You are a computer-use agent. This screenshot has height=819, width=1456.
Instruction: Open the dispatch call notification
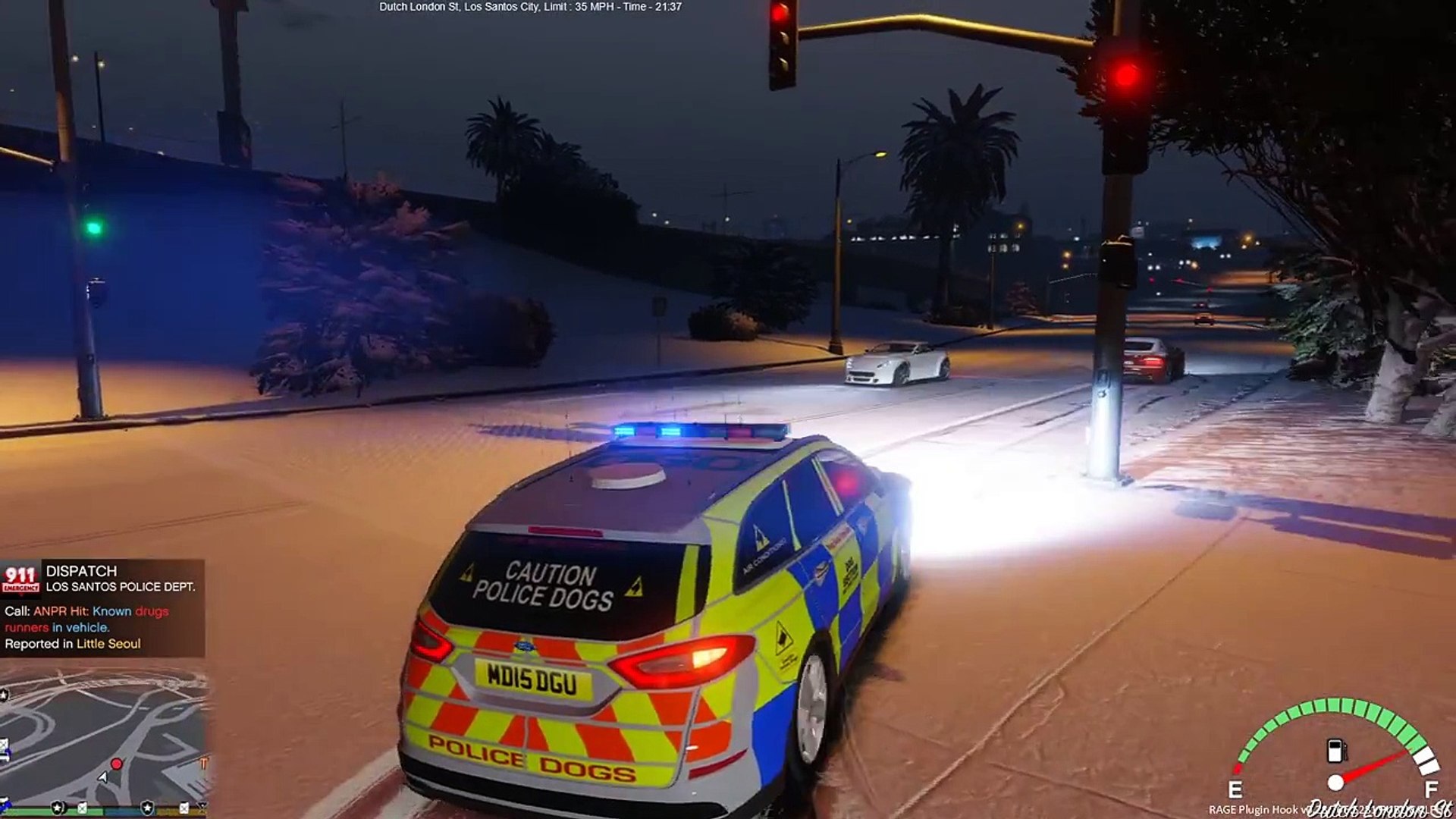[102, 609]
